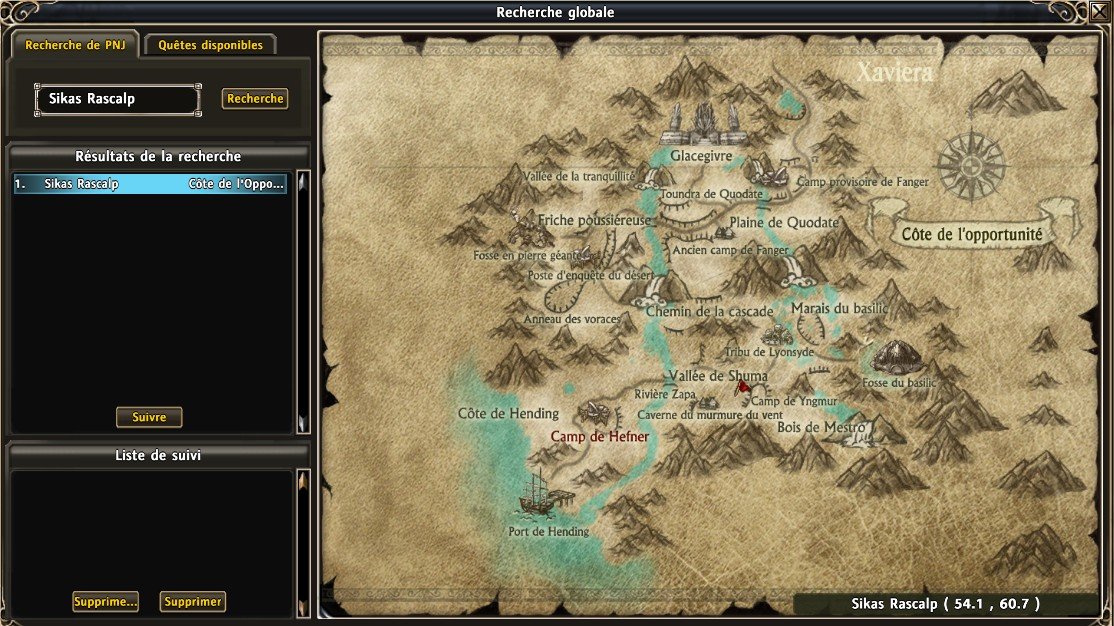Open the Quêtes disponibles tab

point(210,45)
